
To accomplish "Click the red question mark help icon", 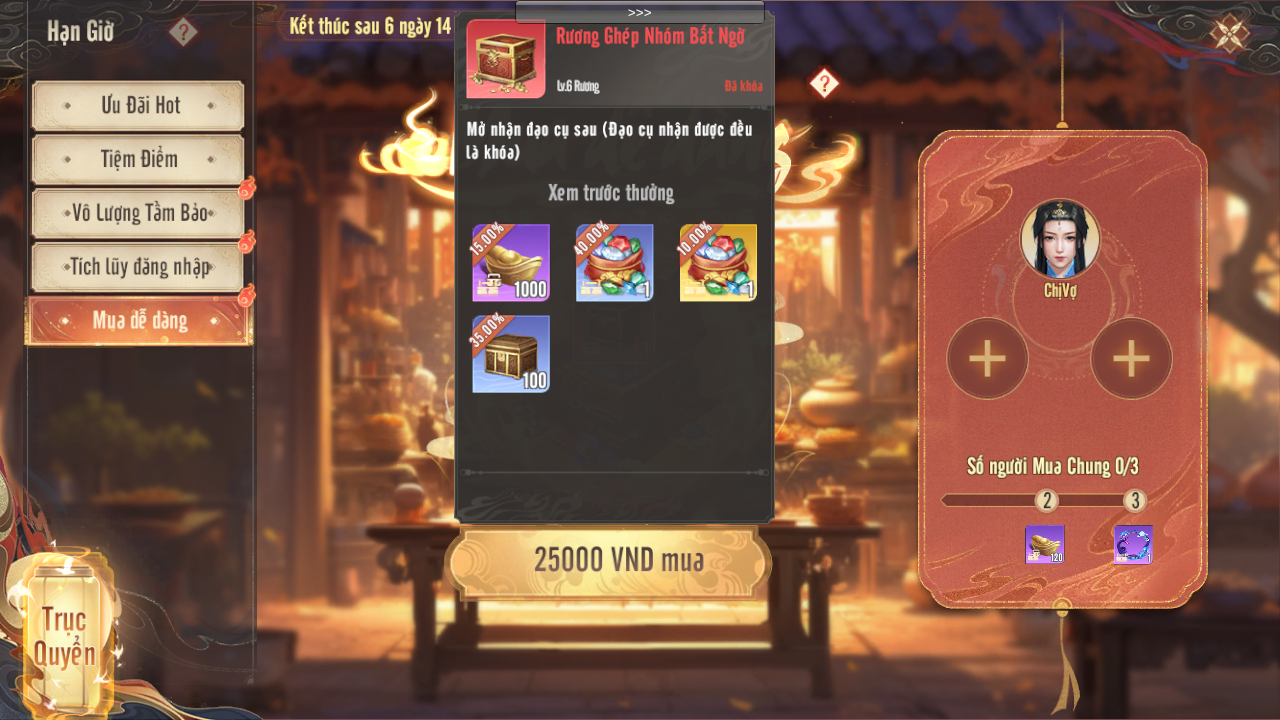I will (x=823, y=83).
